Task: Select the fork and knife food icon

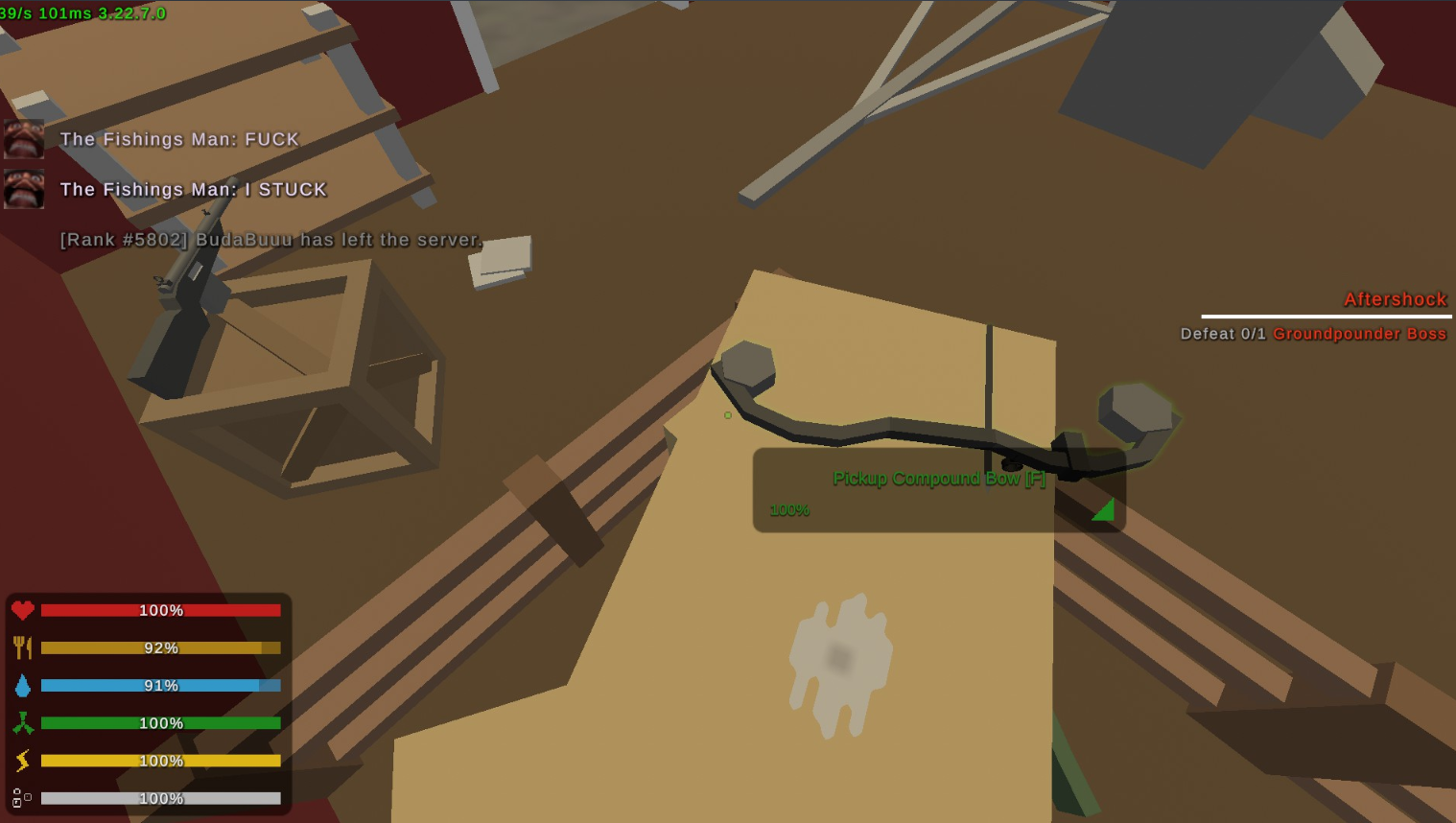Action: pyautogui.click(x=22, y=647)
